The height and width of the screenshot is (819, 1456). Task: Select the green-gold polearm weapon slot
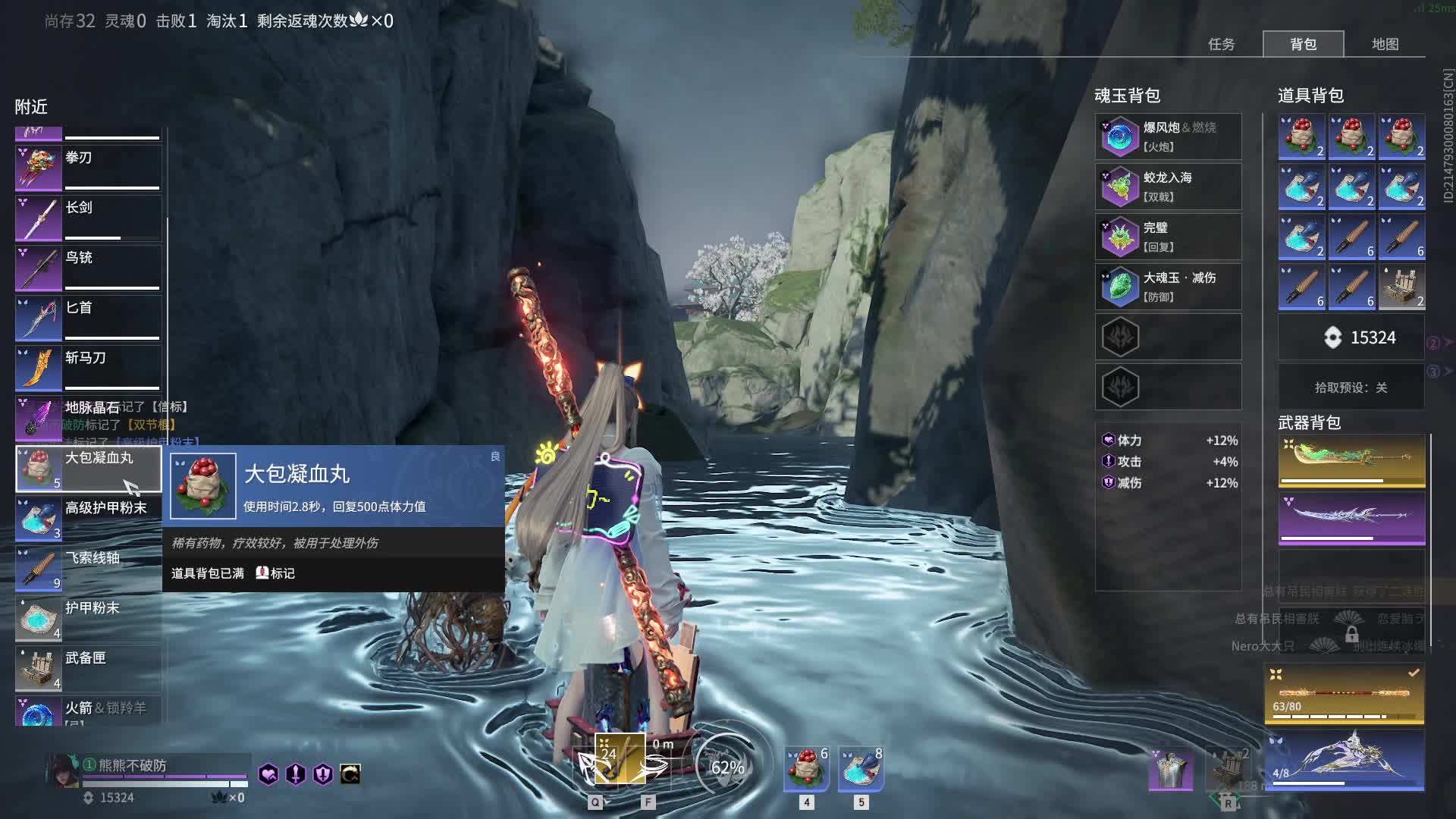click(x=1351, y=460)
